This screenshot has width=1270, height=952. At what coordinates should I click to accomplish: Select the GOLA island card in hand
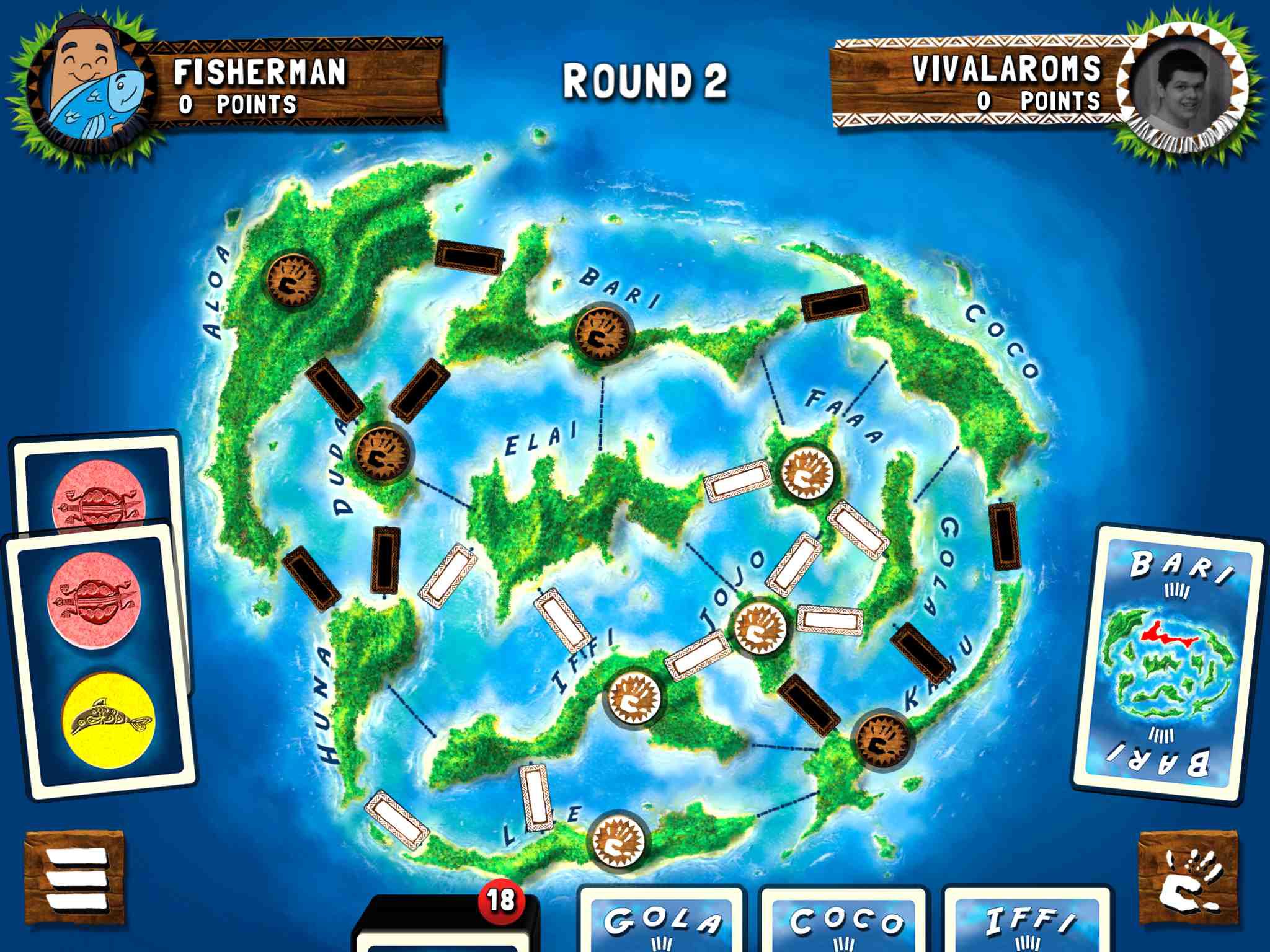662,922
